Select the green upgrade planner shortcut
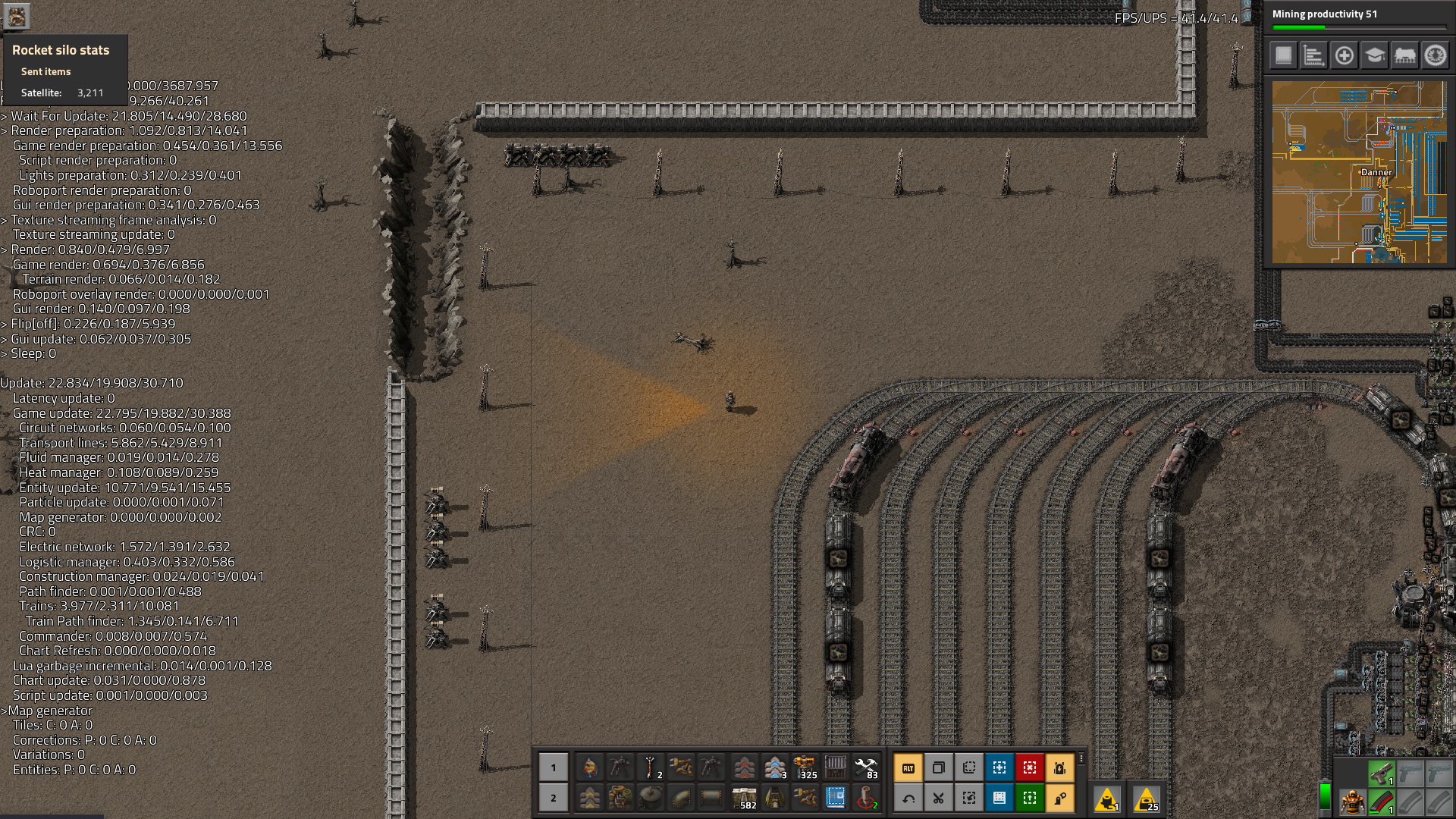The width and height of the screenshot is (1456, 819). (1030, 798)
